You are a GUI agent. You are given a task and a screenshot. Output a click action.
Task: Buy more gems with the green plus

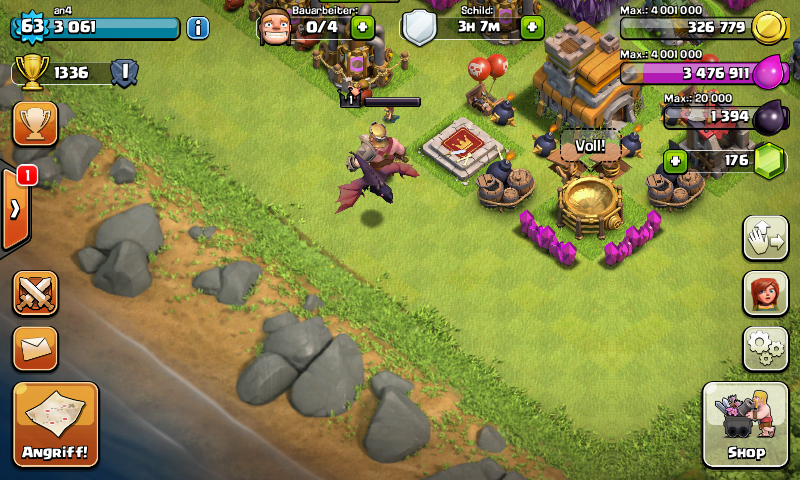pos(676,160)
